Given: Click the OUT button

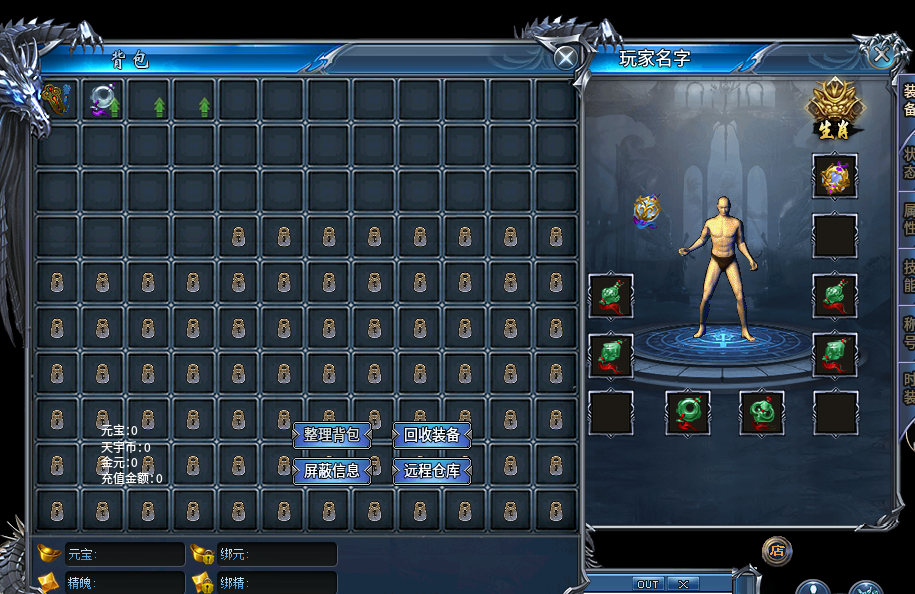Looking at the screenshot, I should pos(648,584).
